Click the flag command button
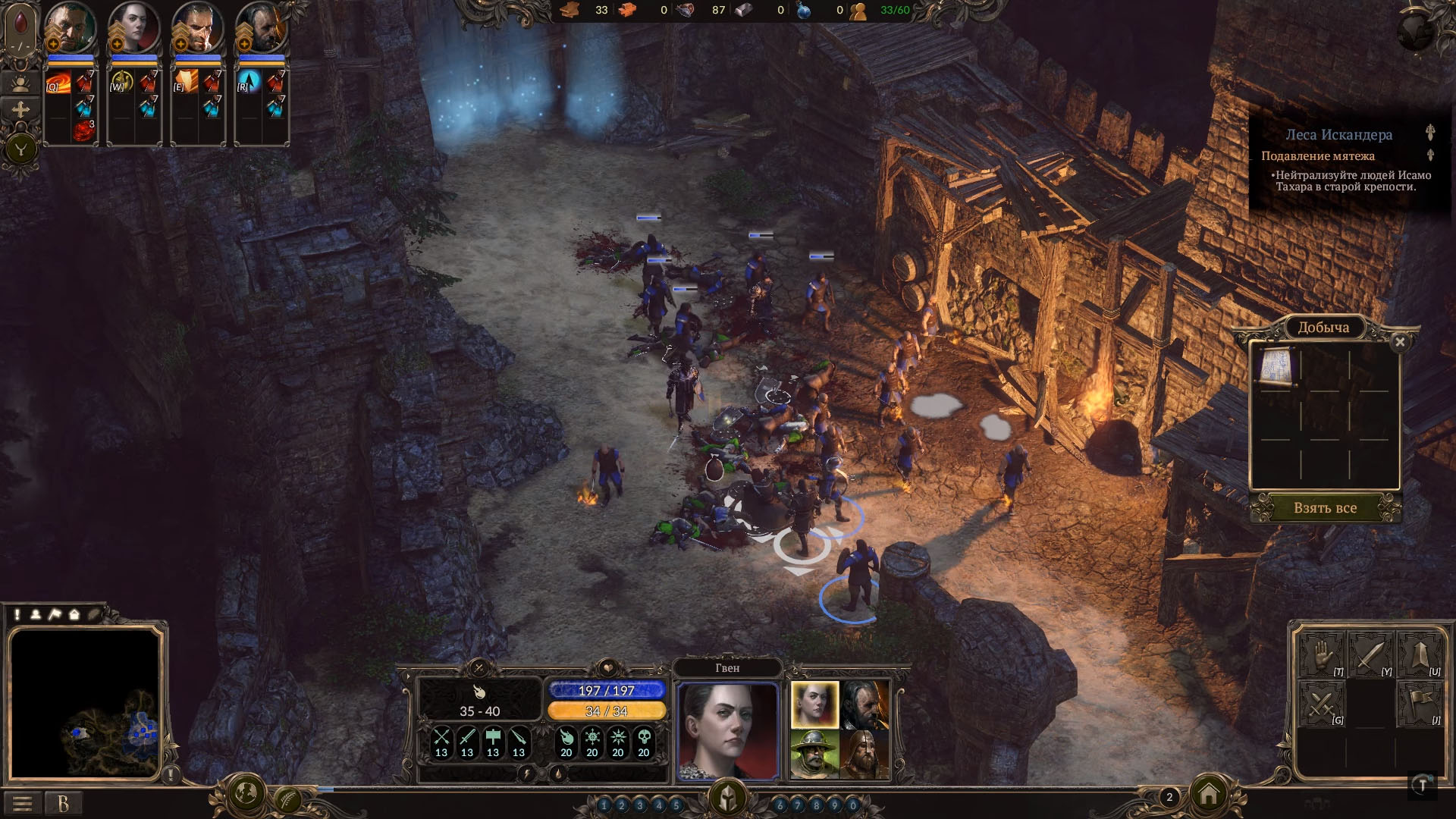Screen dimensions: 1456x819 coord(1419,703)
